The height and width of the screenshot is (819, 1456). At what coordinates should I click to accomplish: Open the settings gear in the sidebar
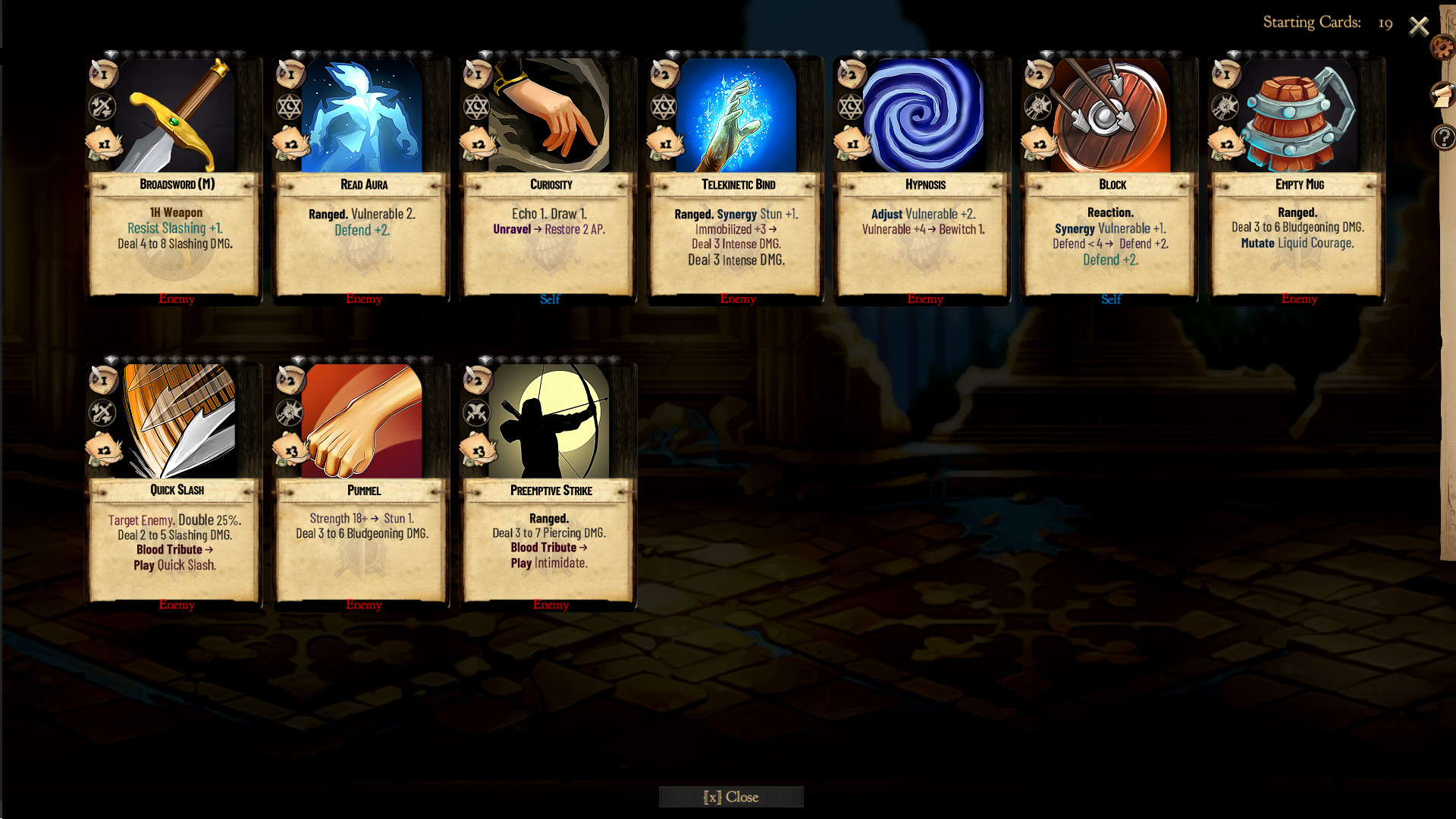coord(1442,47)
